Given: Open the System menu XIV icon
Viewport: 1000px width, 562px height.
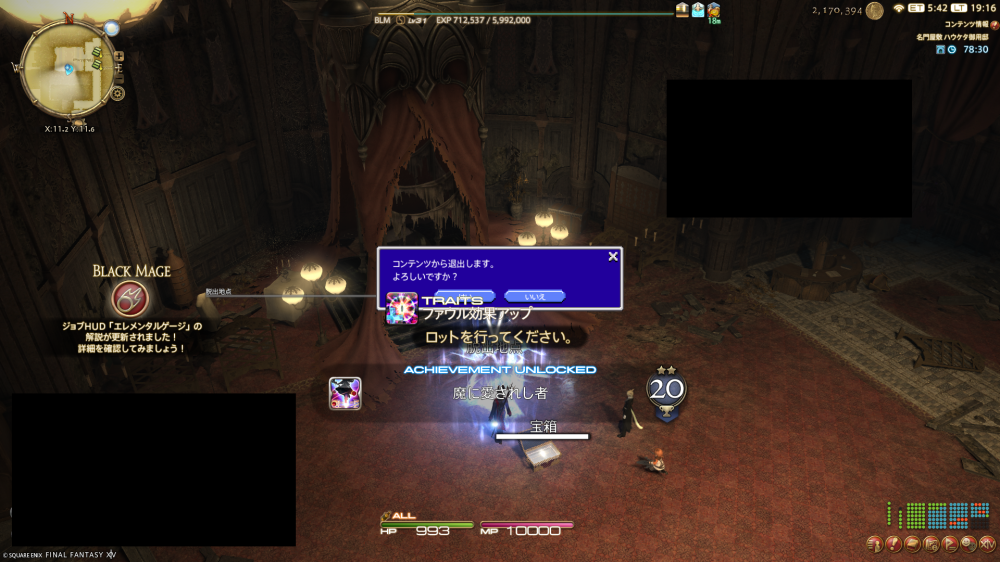Looking at the screenshot, I should [988, 544].
